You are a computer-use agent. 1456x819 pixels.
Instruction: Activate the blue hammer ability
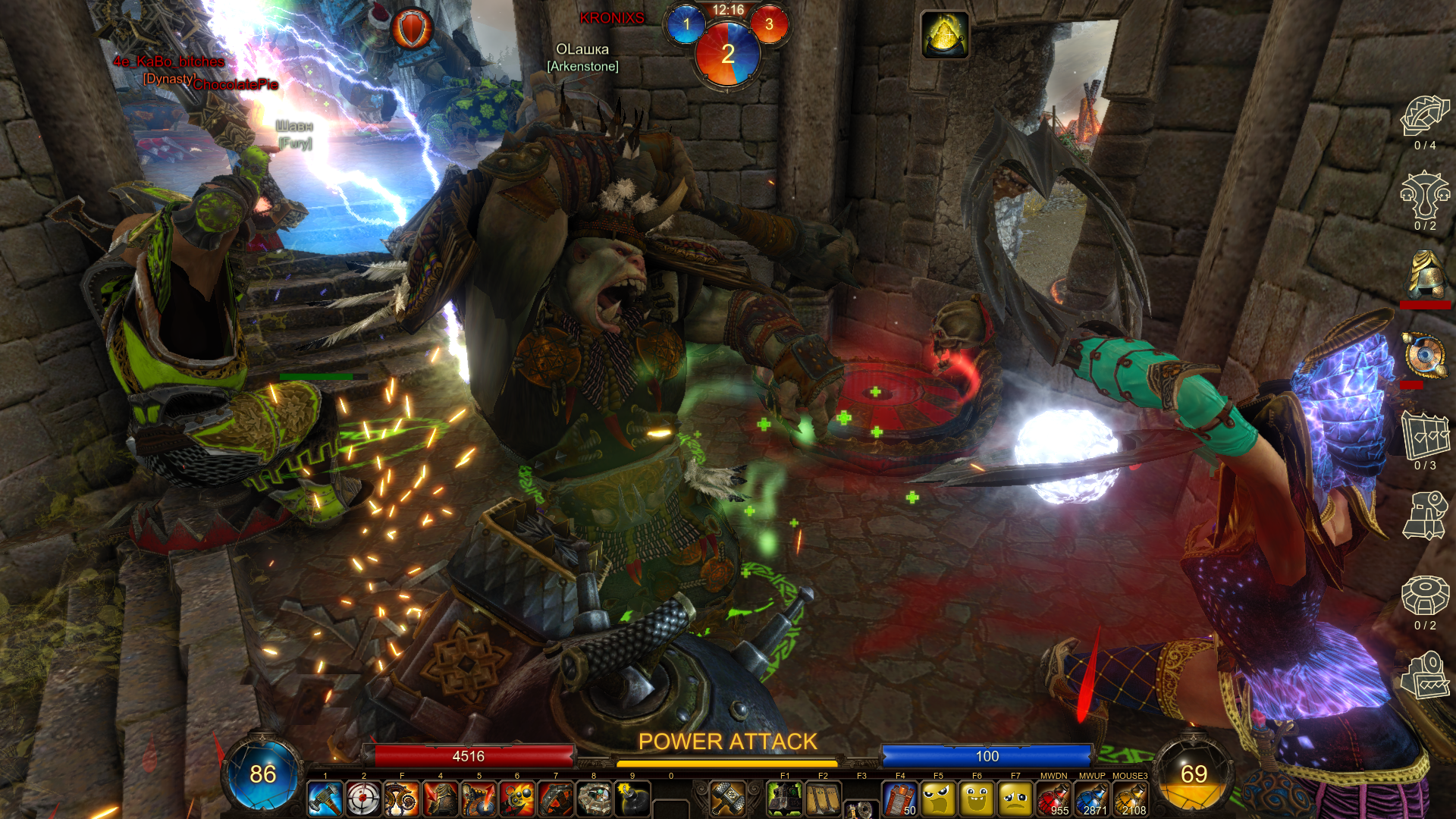325,799
